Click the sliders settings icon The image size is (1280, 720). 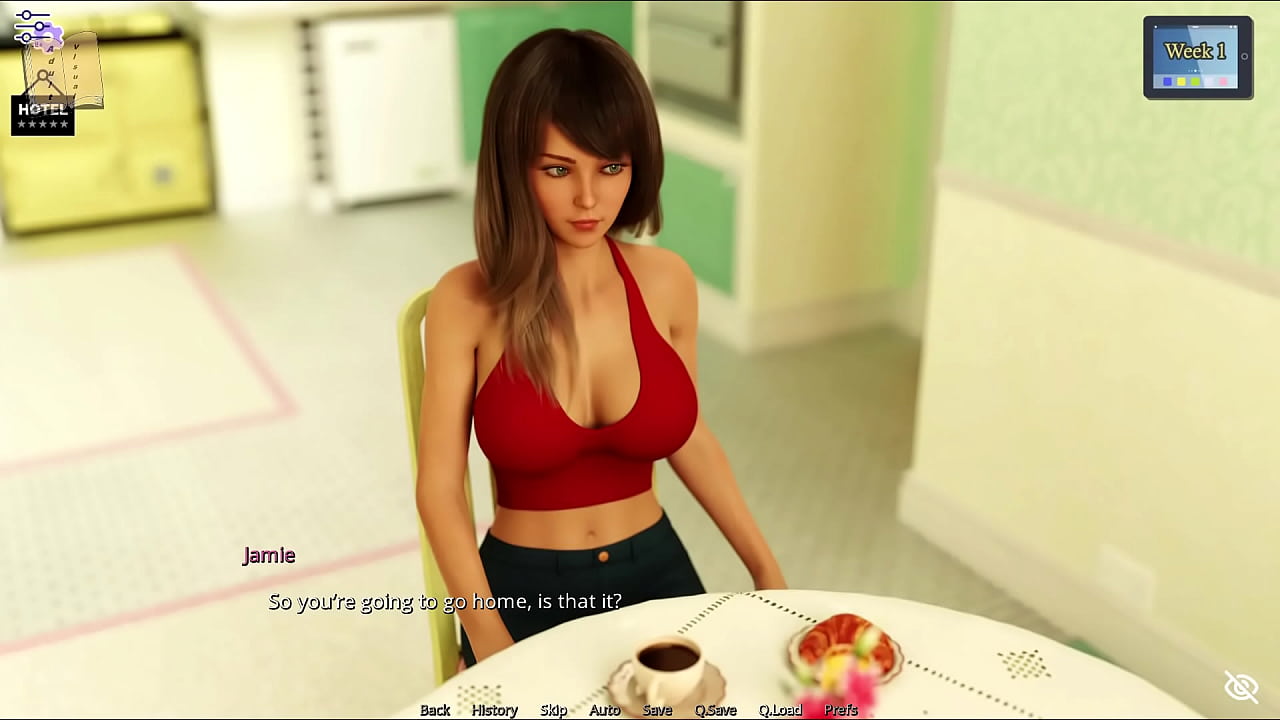(32, 27)
